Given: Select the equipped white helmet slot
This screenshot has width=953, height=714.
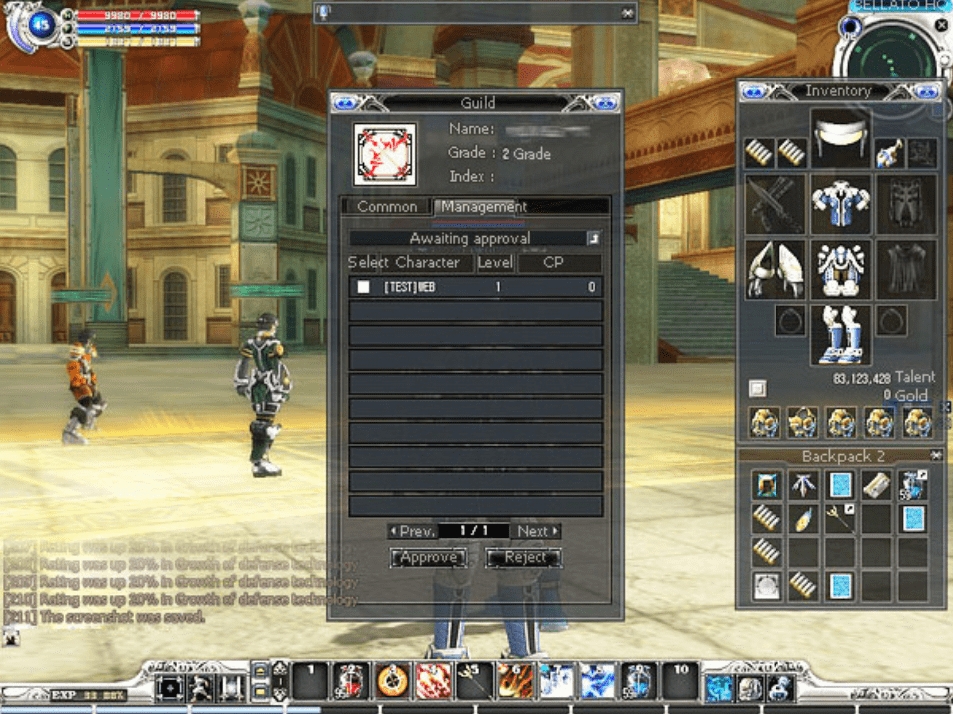Looking at the screenshot, I should (840, 140).
